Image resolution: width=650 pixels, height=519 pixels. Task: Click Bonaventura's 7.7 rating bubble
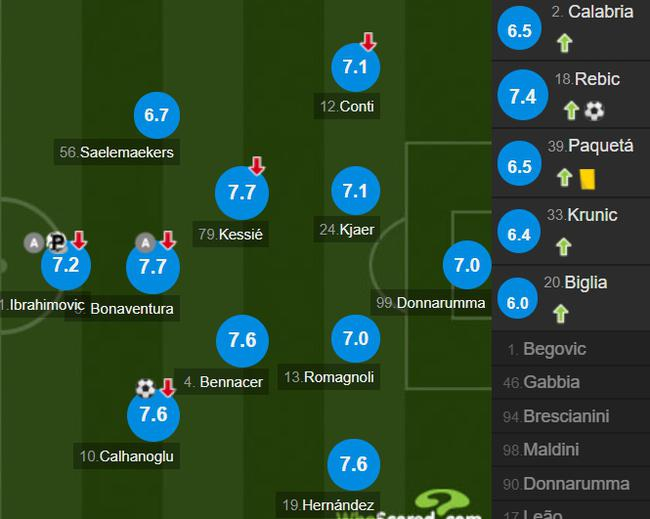pyautogui.click(x=153, y=267)
